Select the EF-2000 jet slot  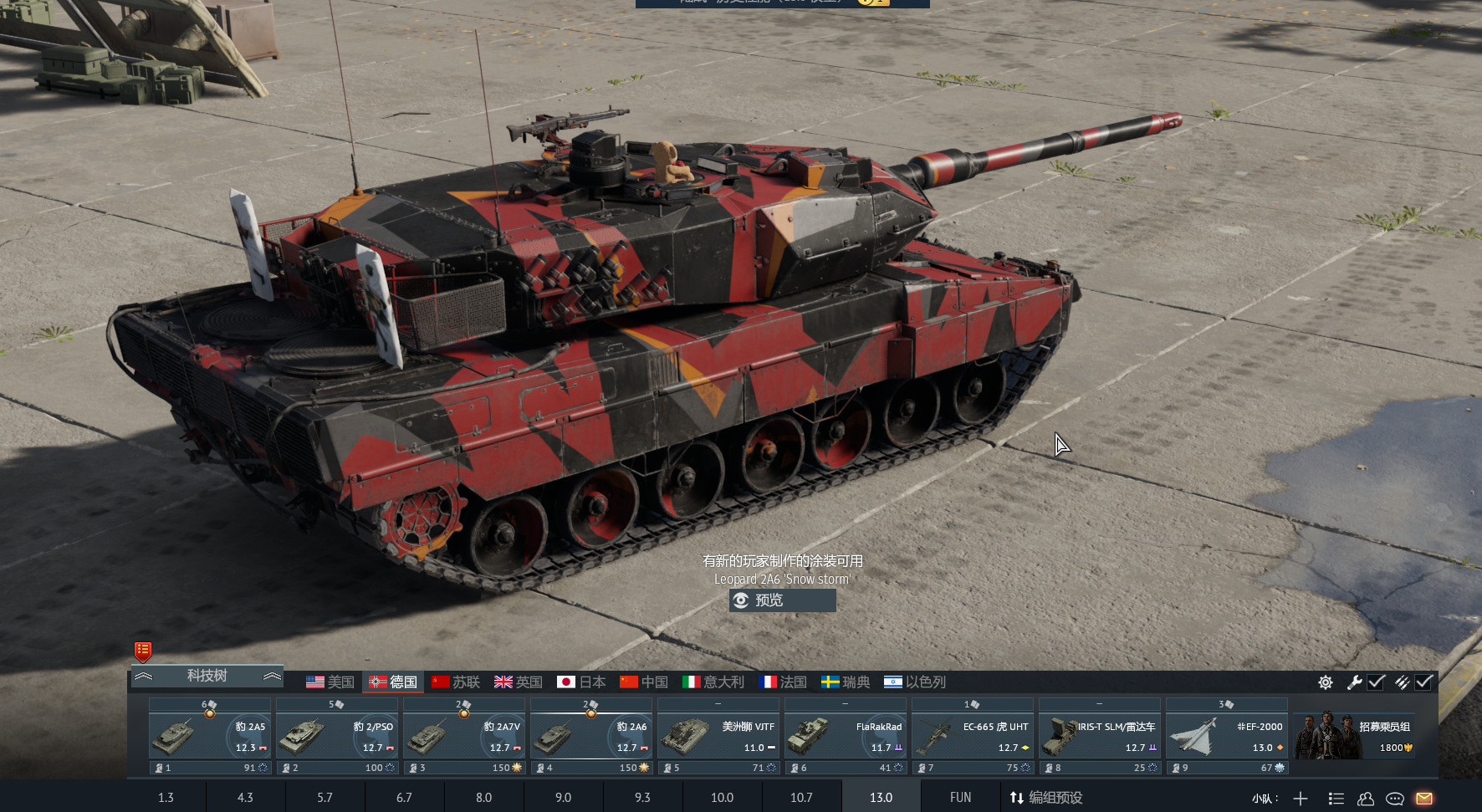coord(1227,737)
